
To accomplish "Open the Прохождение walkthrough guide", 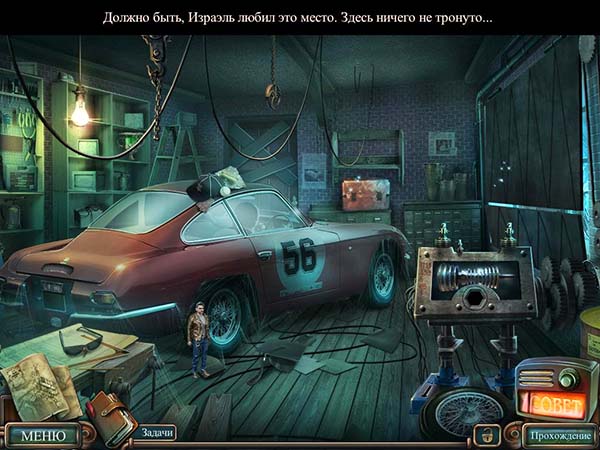I will click(x=560, y=435).
